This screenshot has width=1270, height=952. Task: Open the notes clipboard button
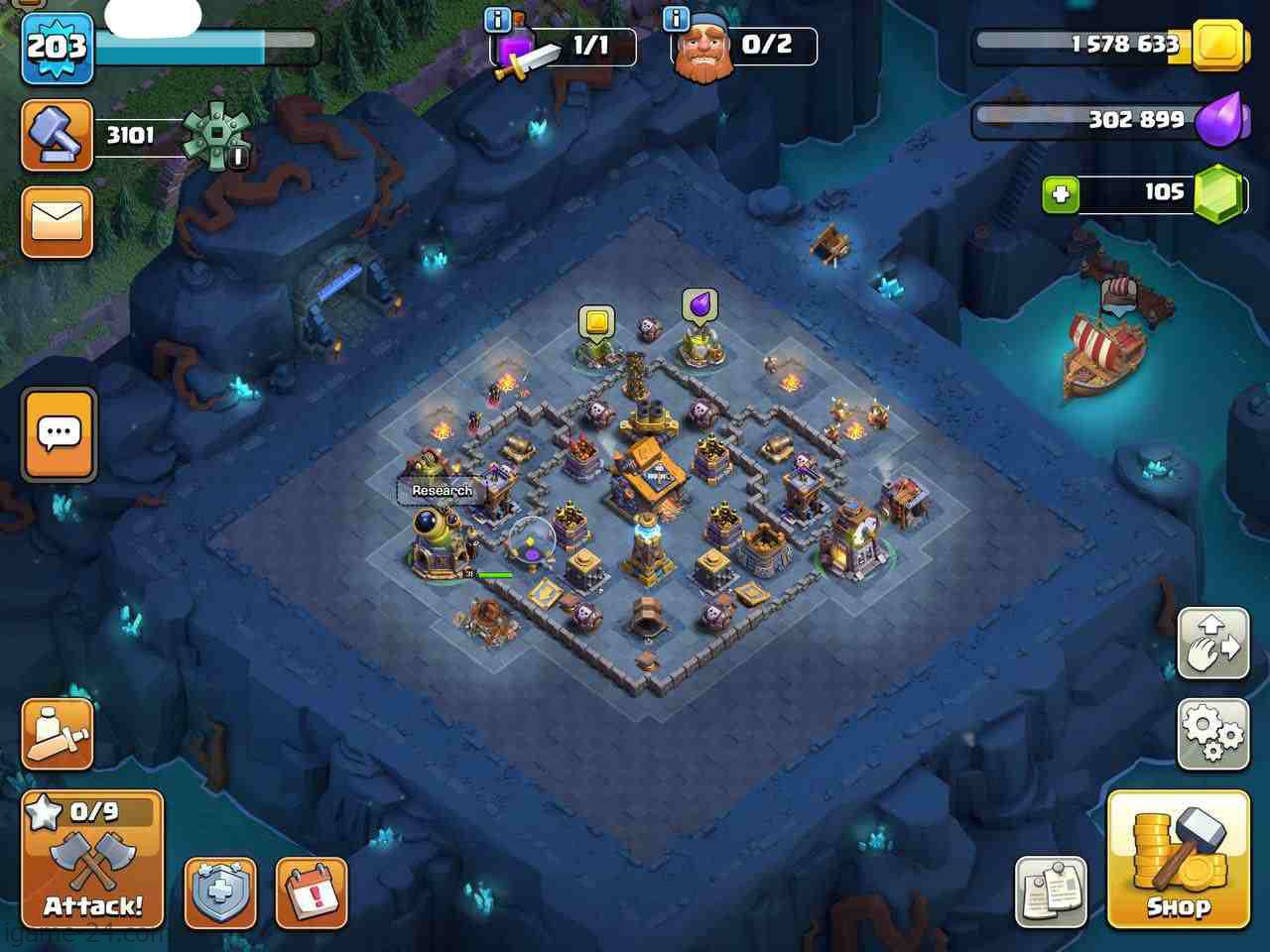click(x=1051, y=892)
